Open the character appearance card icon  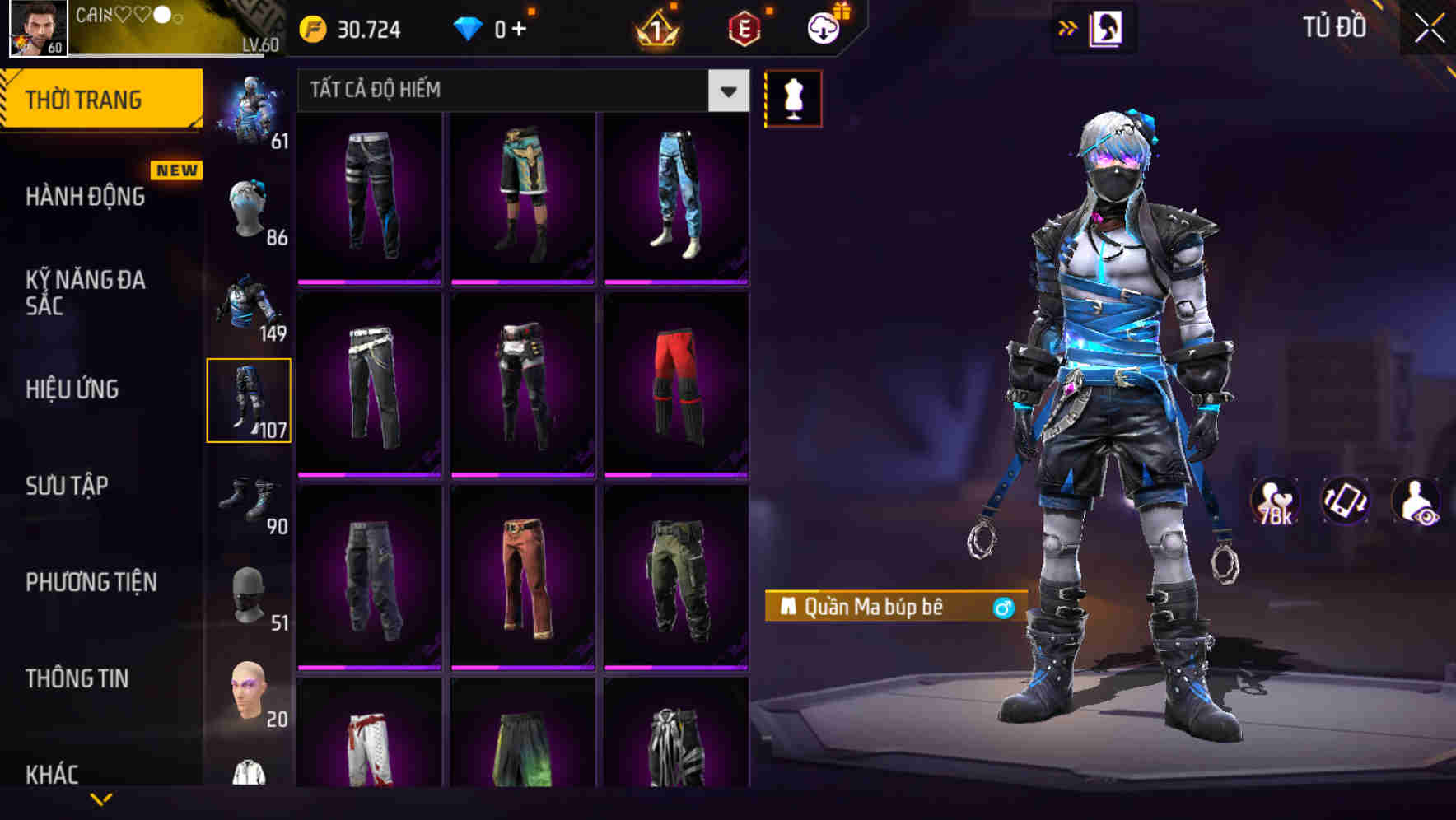pyautogui.click(x=1108, y=27)
